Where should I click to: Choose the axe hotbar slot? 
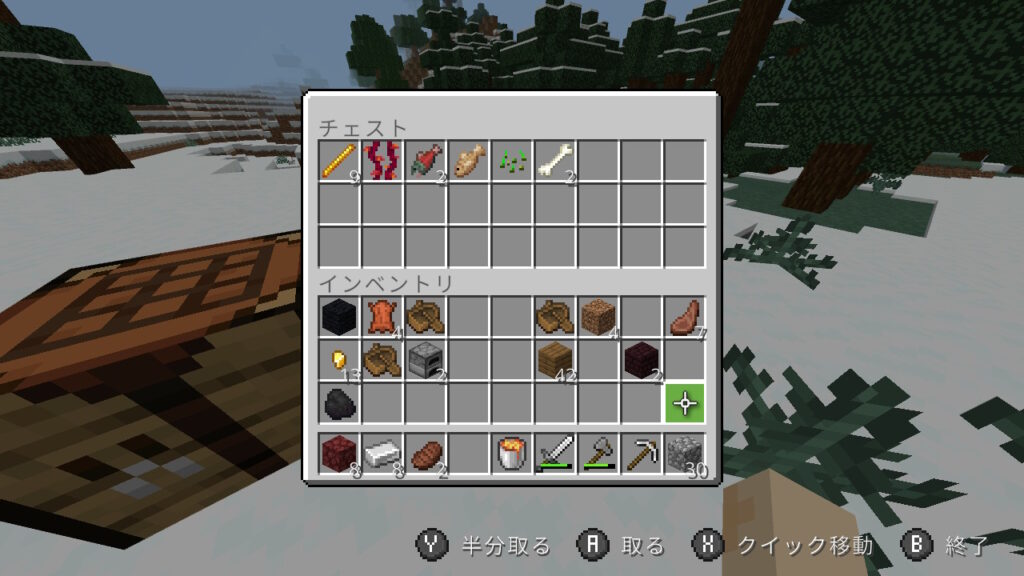pos(598,455)
